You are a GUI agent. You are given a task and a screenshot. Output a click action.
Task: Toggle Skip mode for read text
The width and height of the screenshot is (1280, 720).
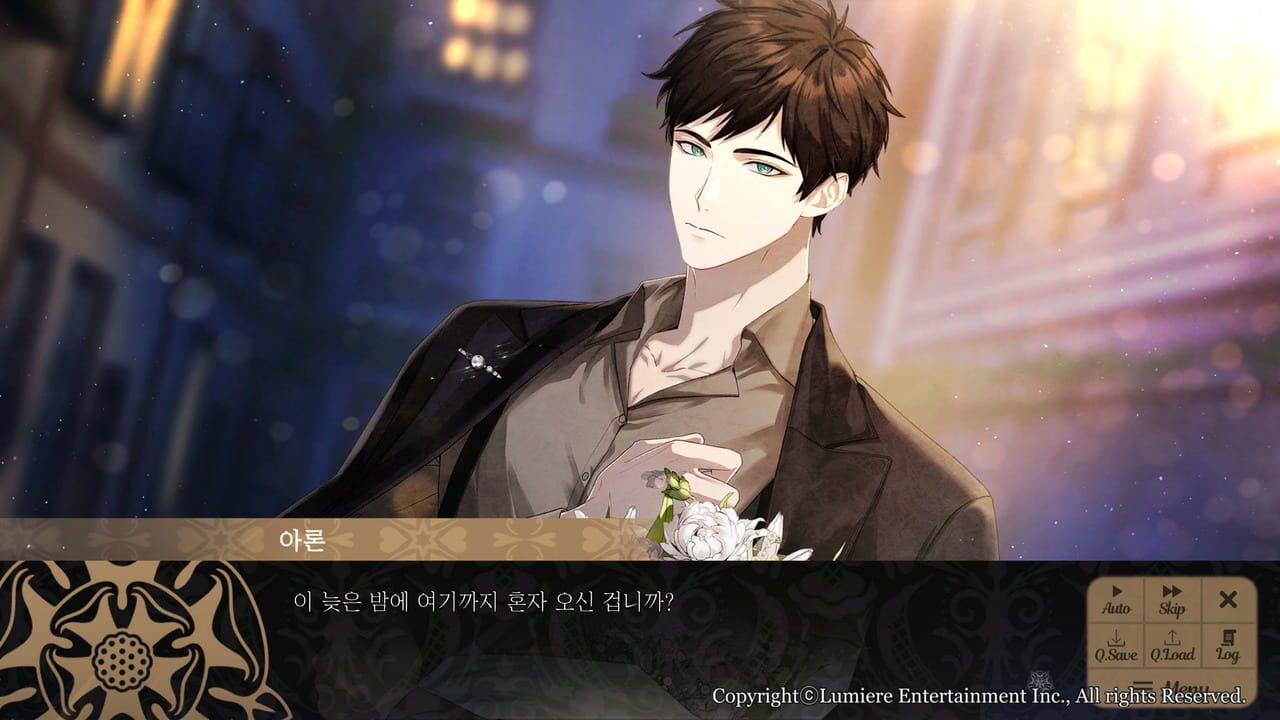[x=1172, y=600]
